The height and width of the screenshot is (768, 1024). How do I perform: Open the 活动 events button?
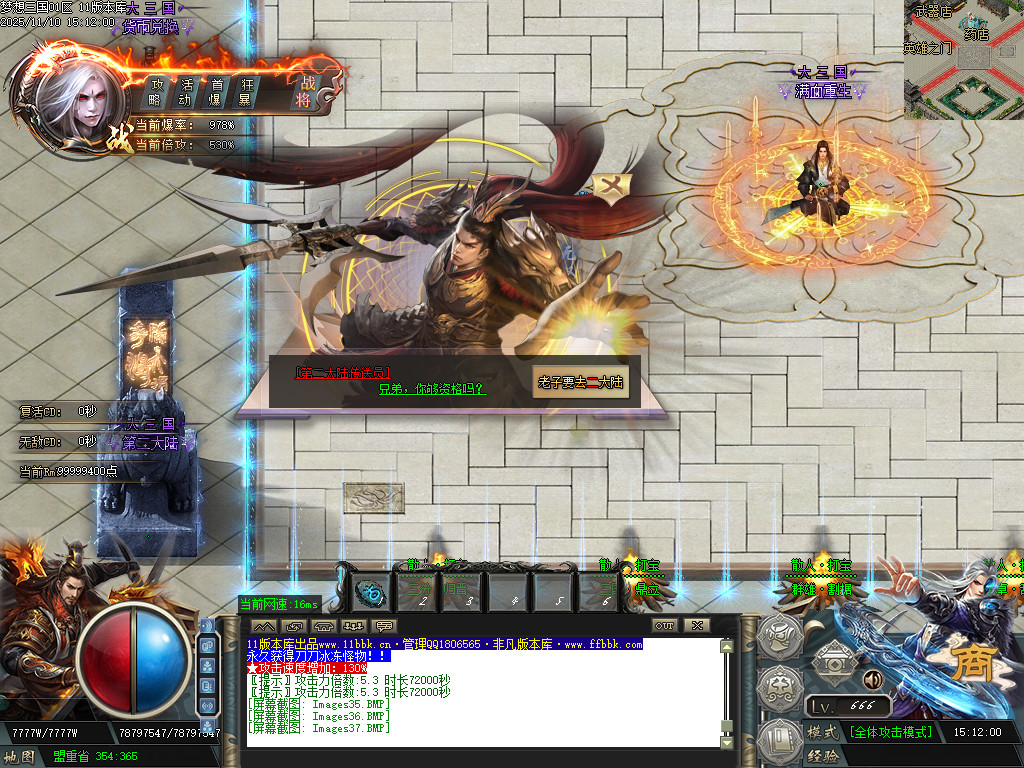[185, 92]
